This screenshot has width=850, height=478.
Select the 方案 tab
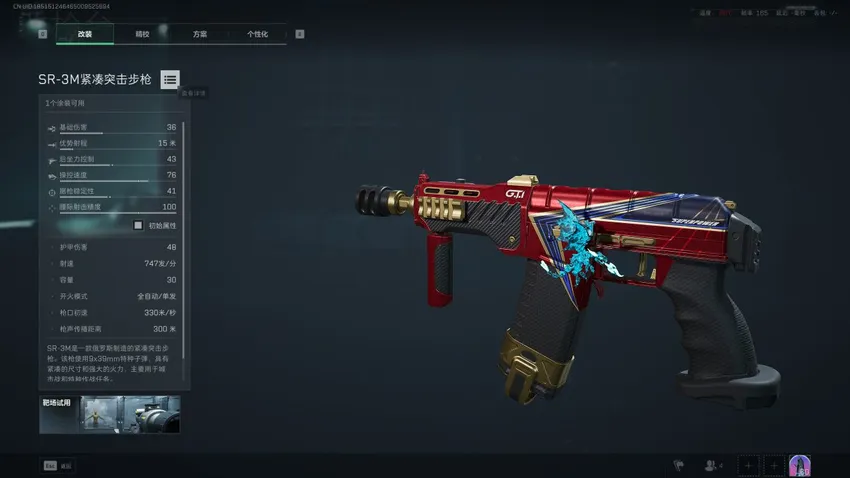200,34
